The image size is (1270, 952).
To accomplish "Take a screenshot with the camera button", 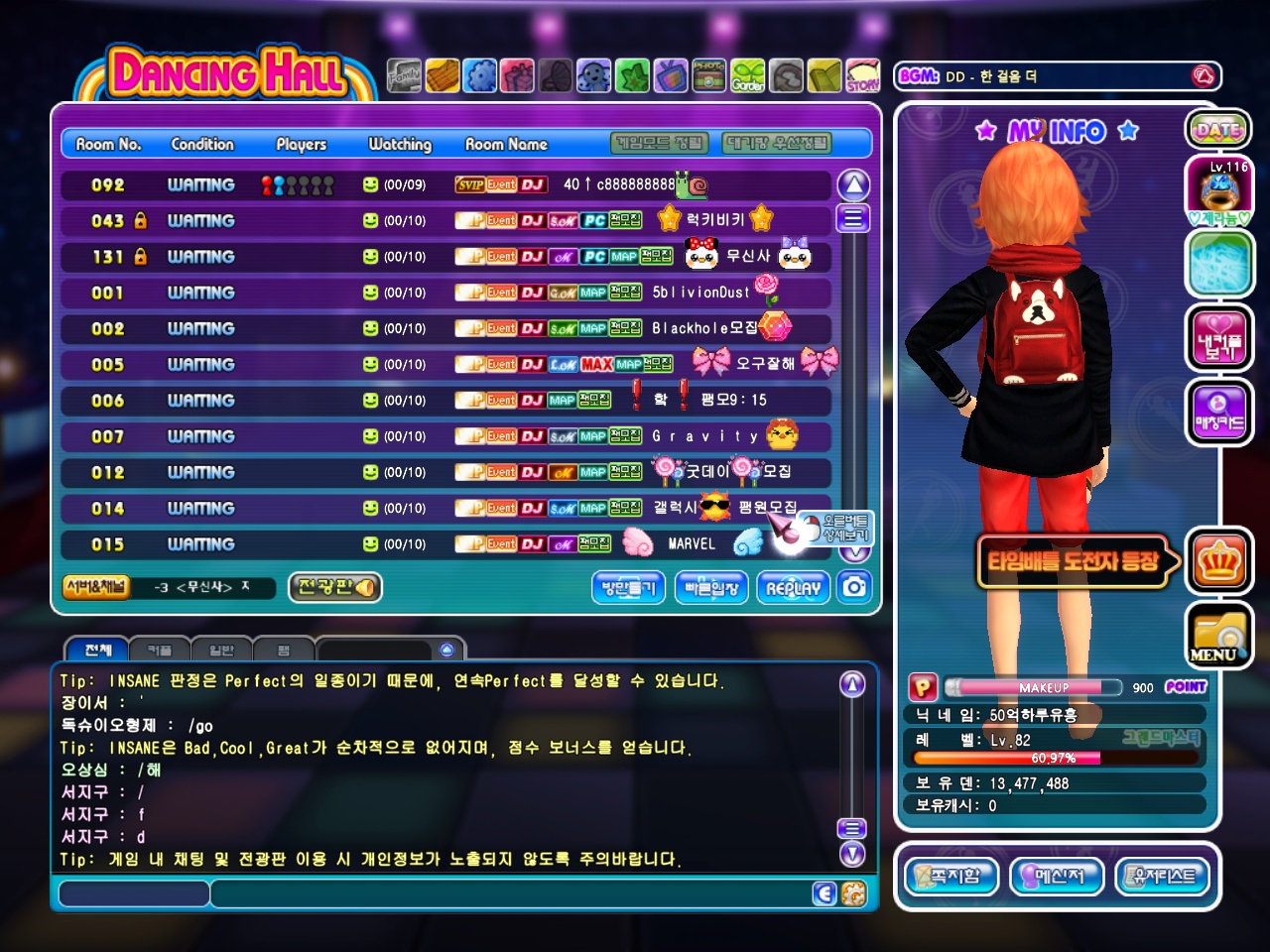I will click(854, 587).
